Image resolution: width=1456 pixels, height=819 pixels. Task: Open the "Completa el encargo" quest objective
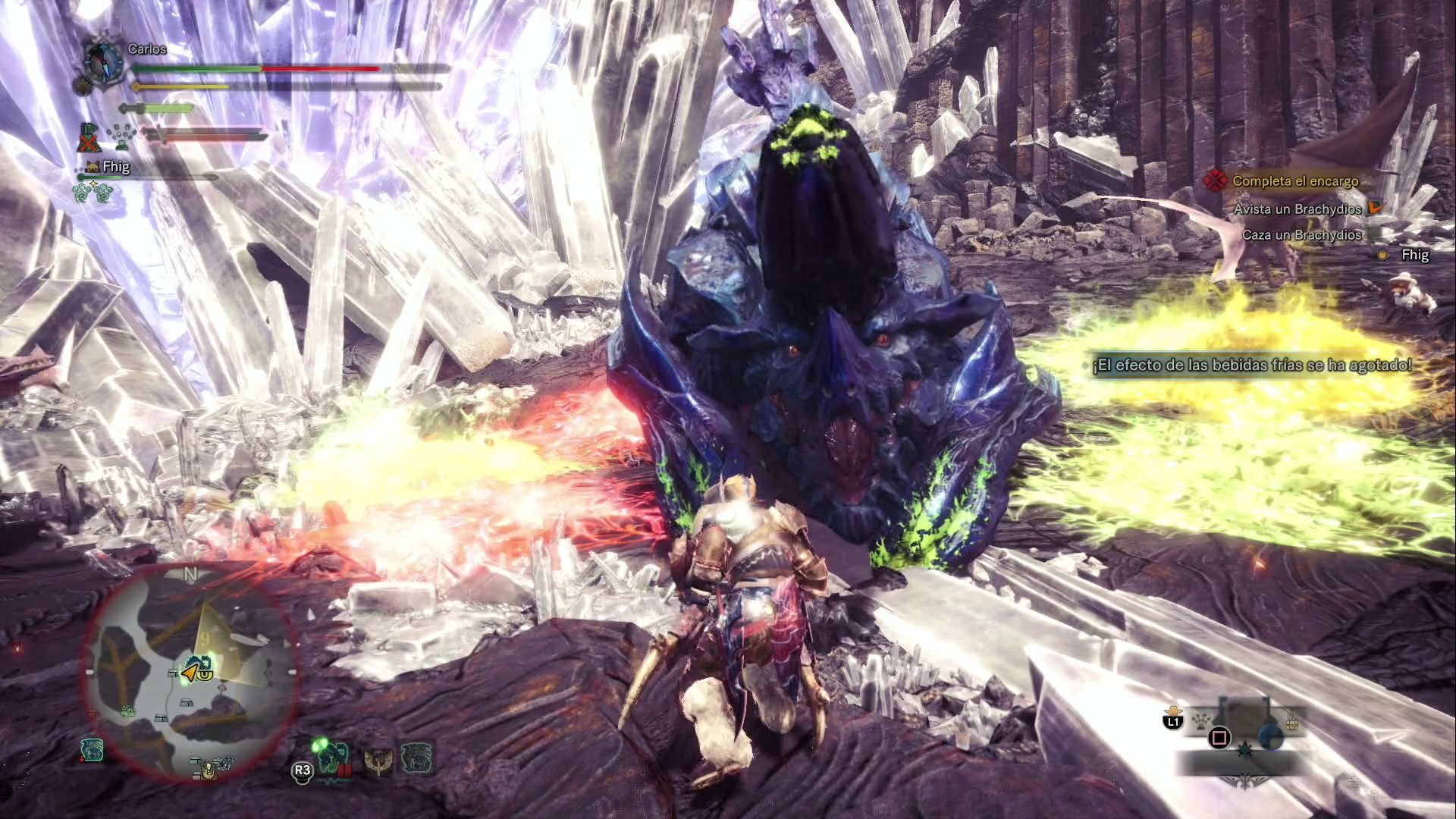(x=1295, y=181)
